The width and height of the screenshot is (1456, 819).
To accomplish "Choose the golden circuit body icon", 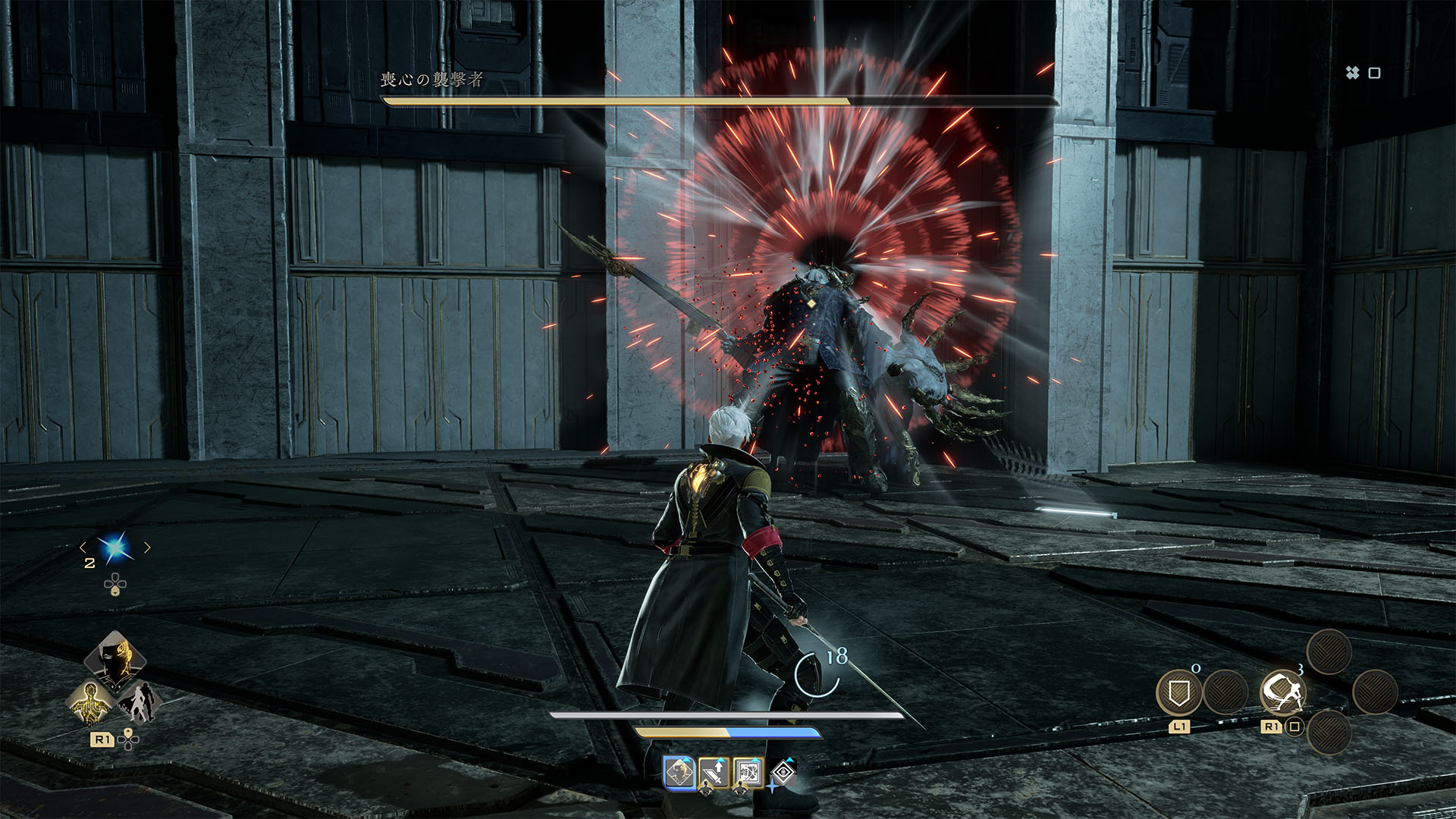I will click(91, 701).
